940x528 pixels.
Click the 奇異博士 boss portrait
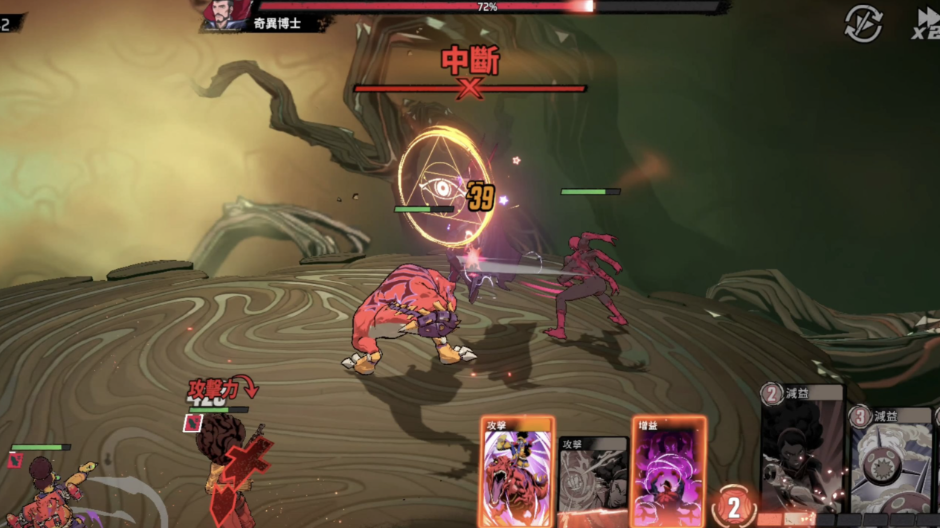[x=222, y=14]
